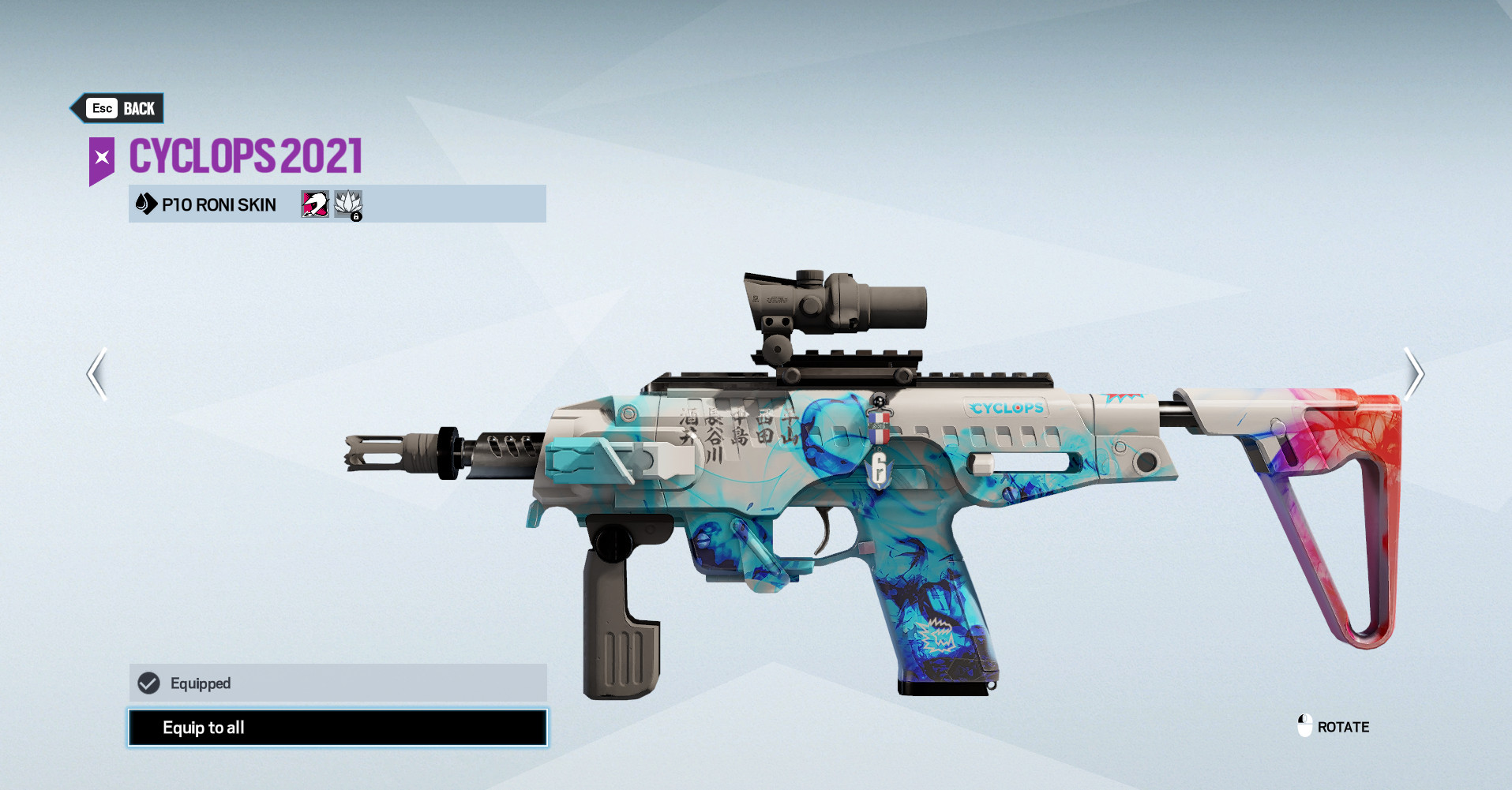Click the locked lotus operator icon

pyautogui.click(x=348, y=204)
